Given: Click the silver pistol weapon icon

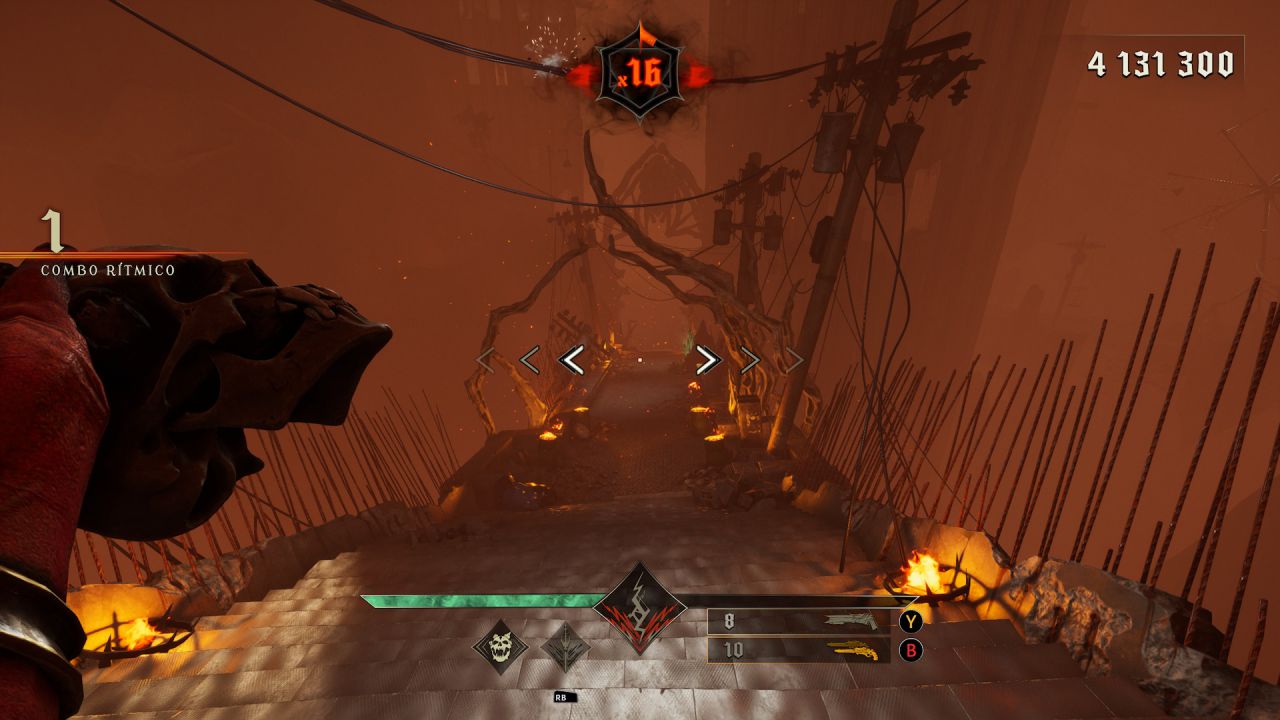Looking at the screenshot, I should point(849,619).
